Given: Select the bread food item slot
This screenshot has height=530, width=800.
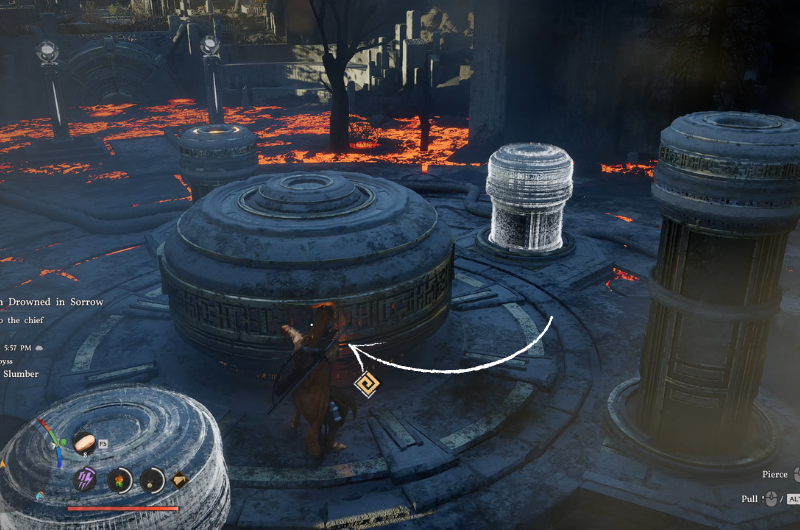Looking at the screenshot, I should coord(85,442).
